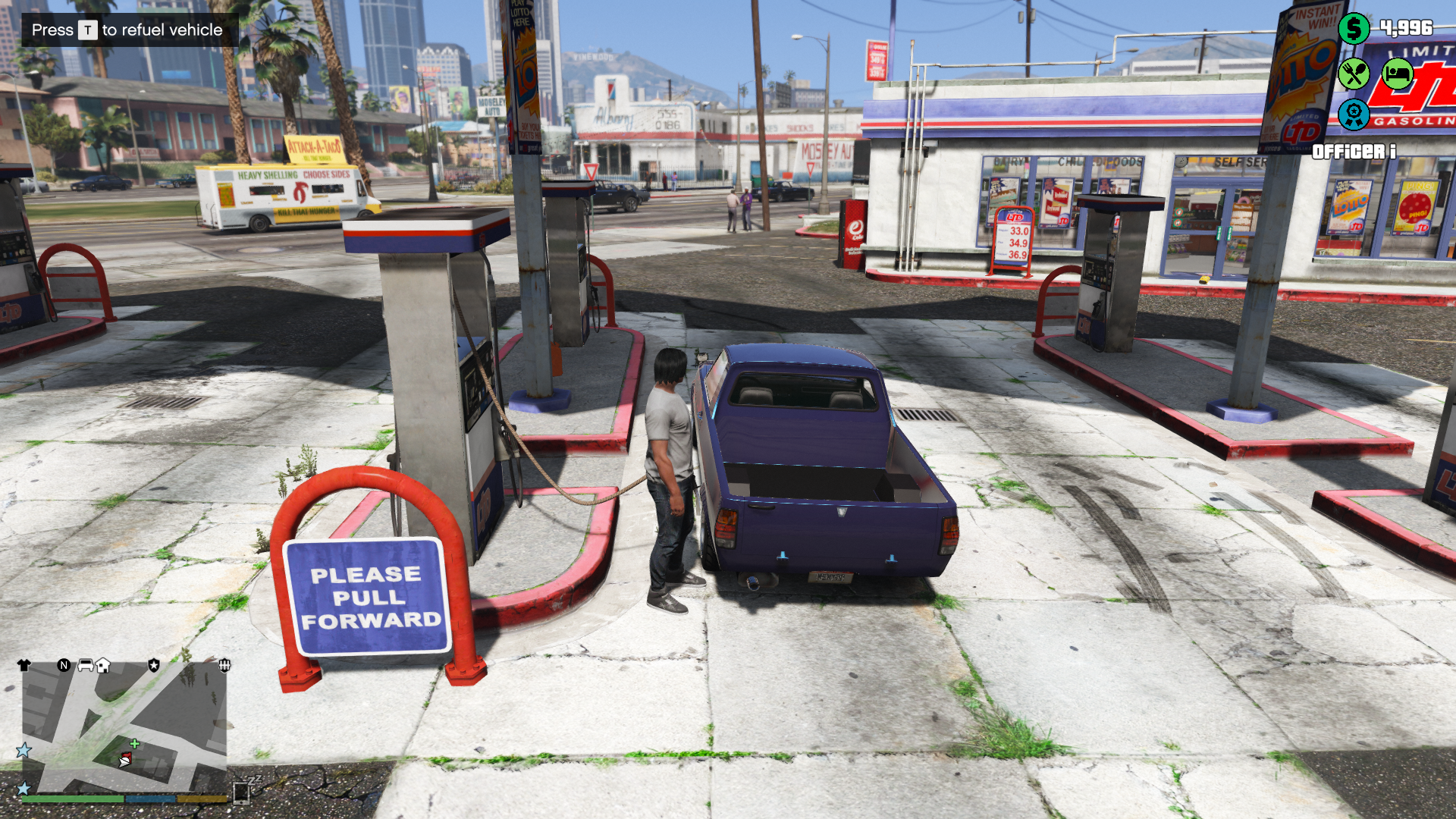Click the bed sleep status icon
Image resolution: width=1456 pixels, height=819 pixels.
click(x=1397, y=74)
